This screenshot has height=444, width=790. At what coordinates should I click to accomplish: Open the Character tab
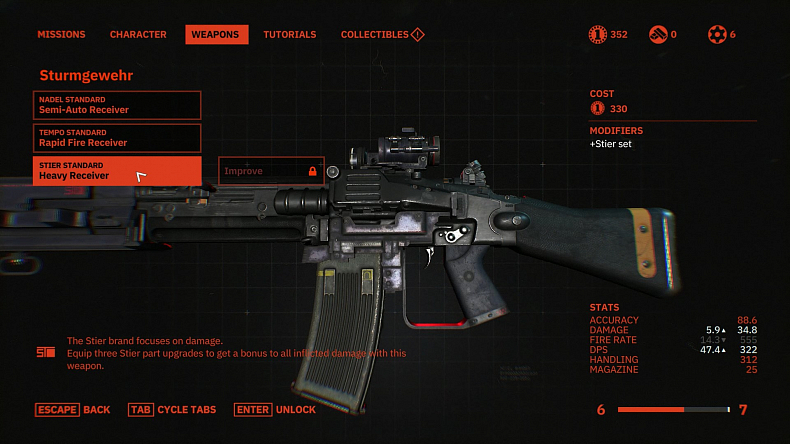coord(138,34)
